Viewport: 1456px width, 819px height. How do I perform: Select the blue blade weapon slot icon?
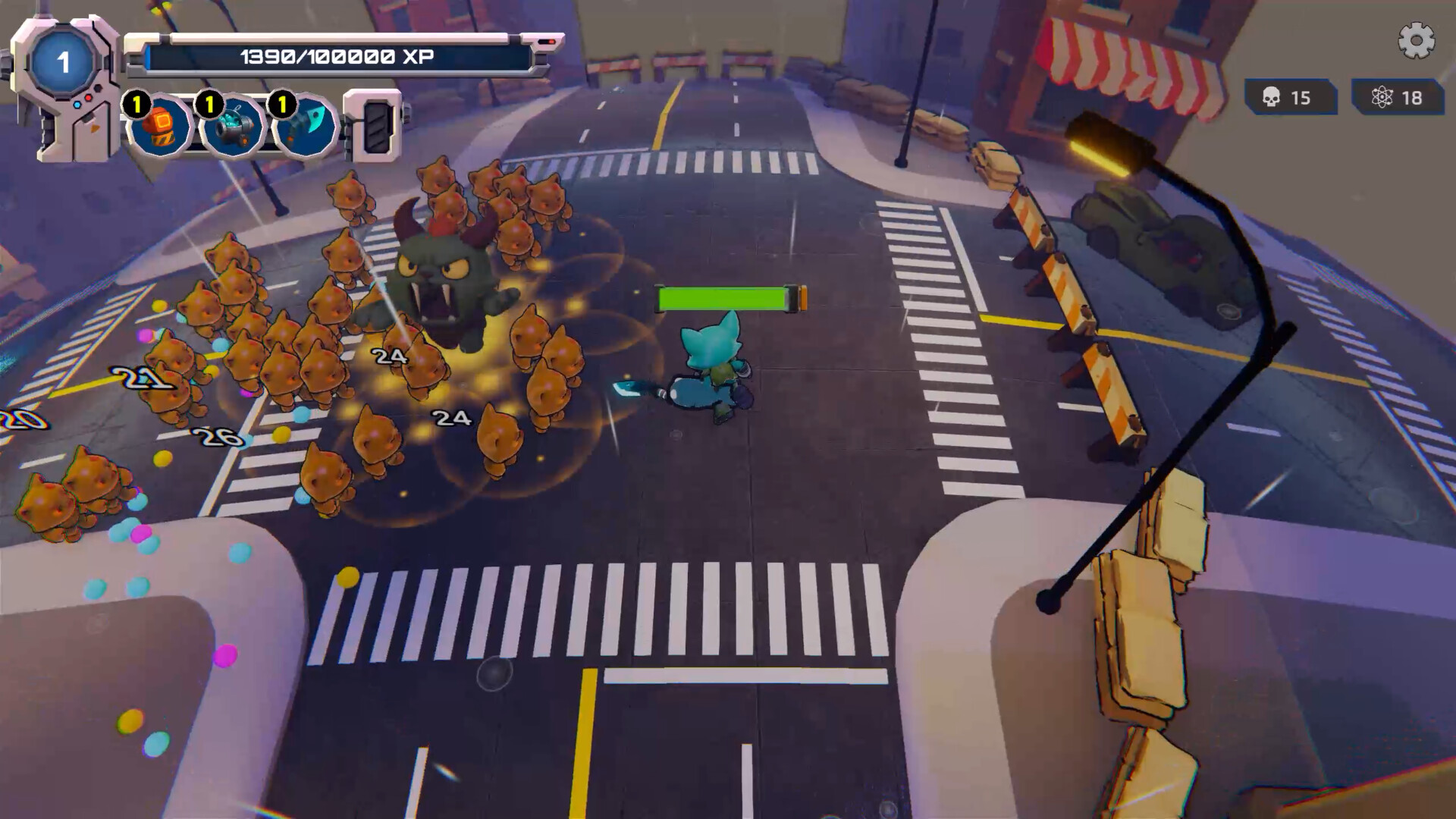302,125
